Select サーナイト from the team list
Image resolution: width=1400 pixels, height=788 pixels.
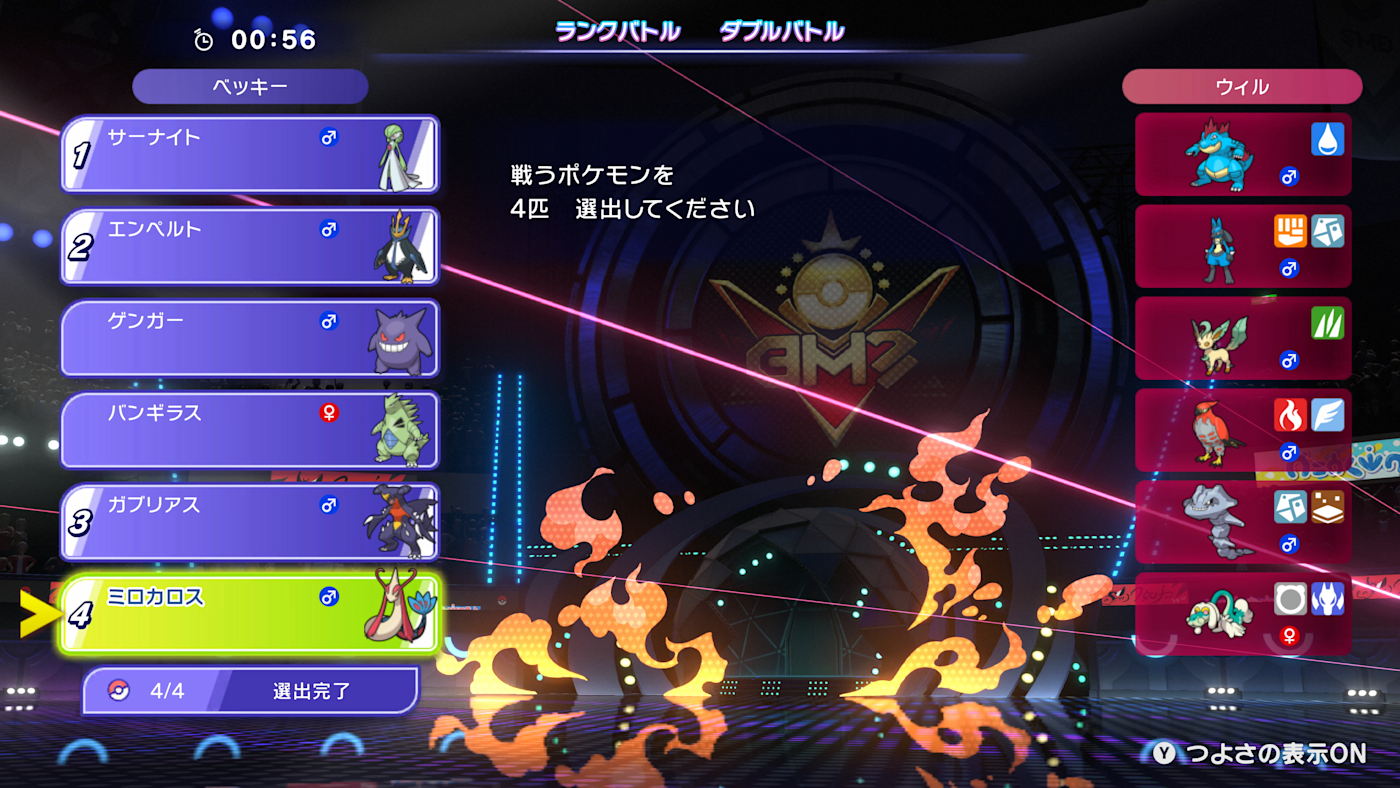pyautogui.click(x=250, y=154)
